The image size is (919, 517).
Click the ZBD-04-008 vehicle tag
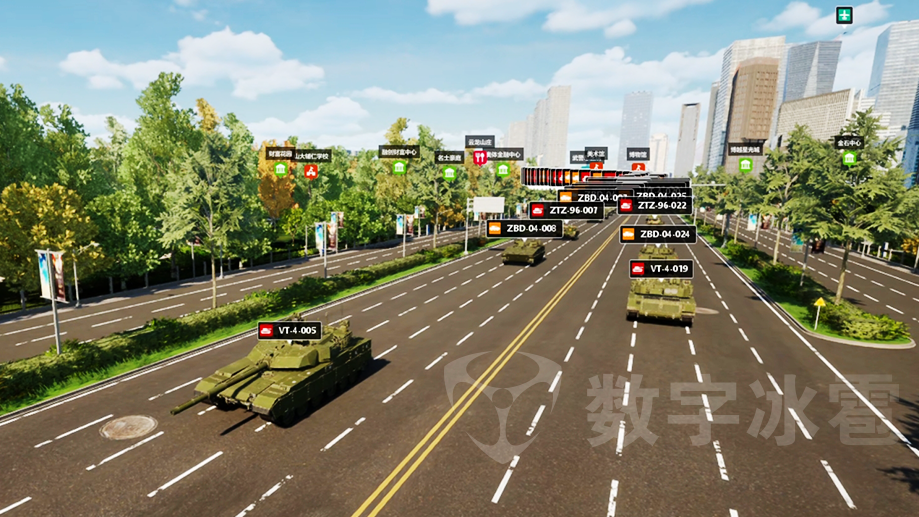[x=523, y=228]
